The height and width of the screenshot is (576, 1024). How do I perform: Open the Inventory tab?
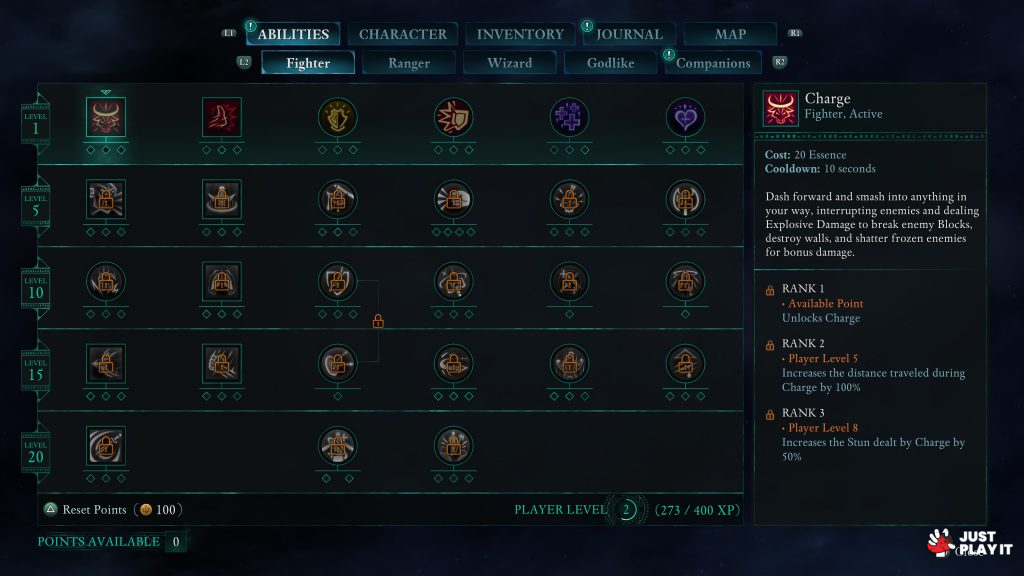click(520, 34)
